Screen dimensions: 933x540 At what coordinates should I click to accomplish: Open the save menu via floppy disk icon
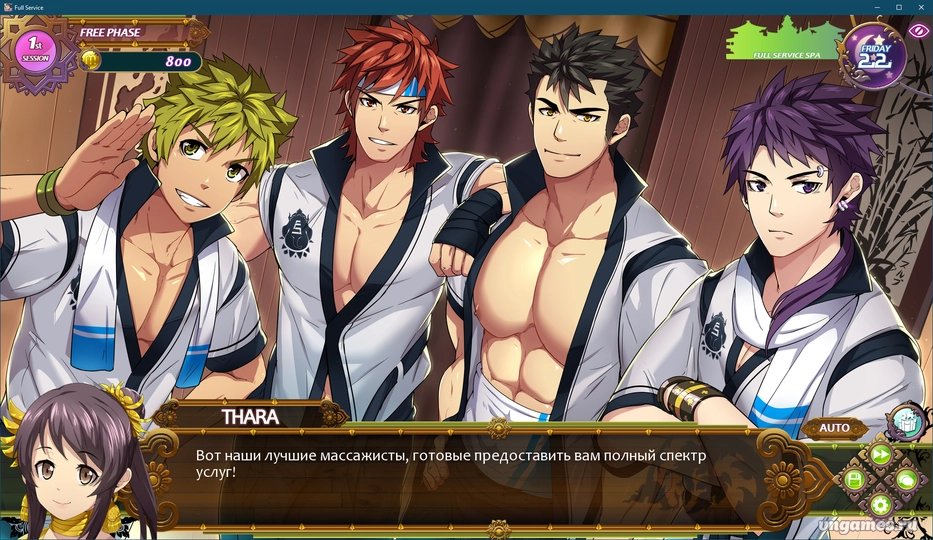click(x=855, y=480)
